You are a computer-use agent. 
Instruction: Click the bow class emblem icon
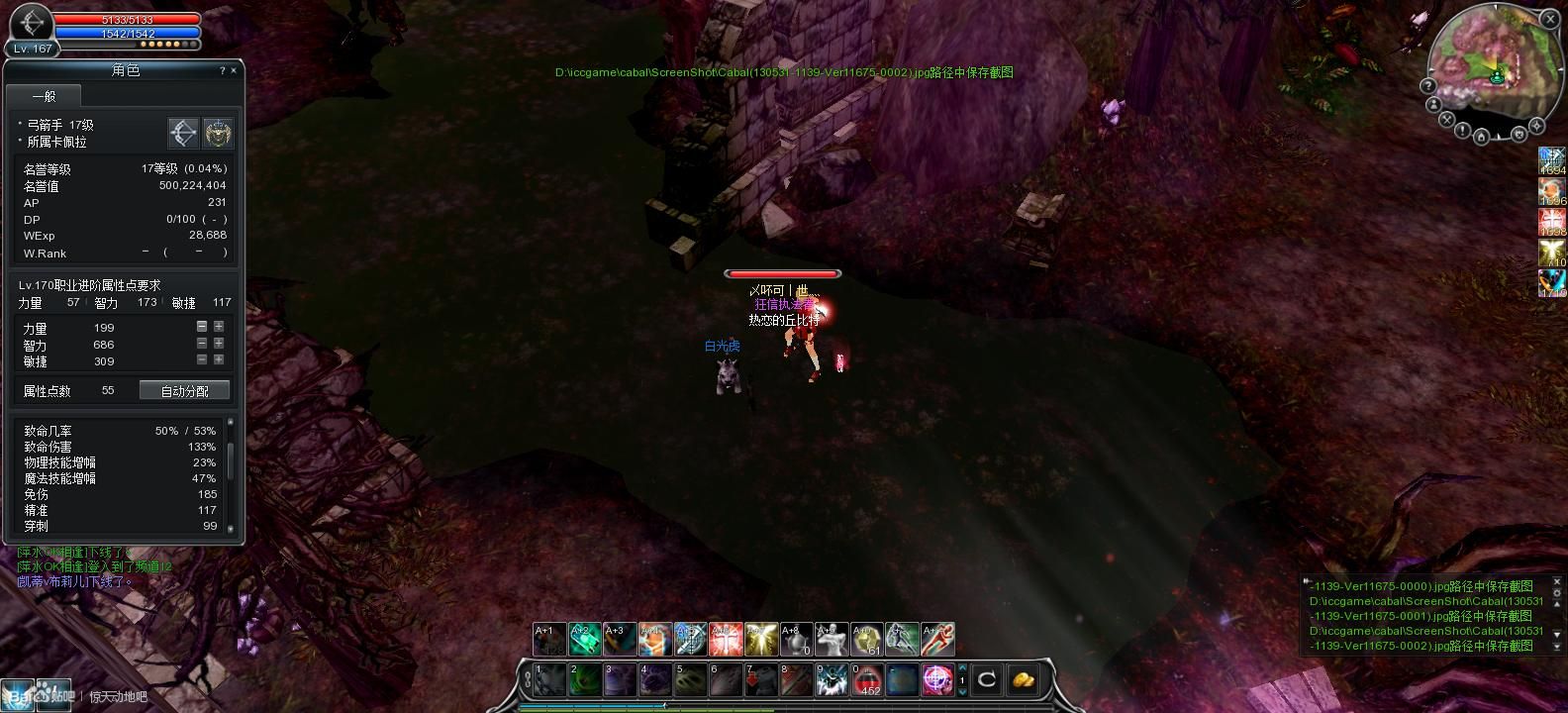(184, 133)
